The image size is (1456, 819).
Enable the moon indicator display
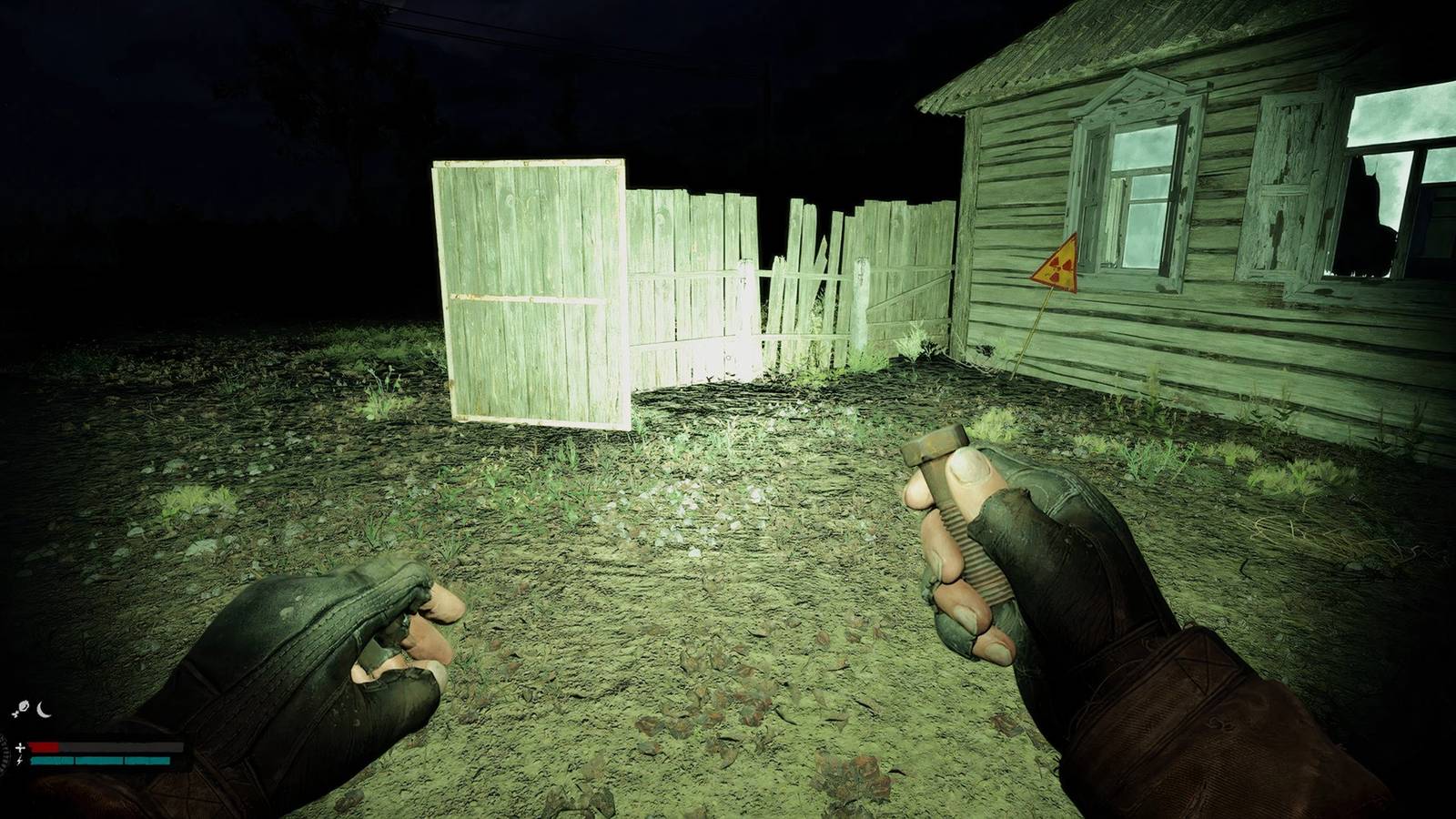(43, 710)
